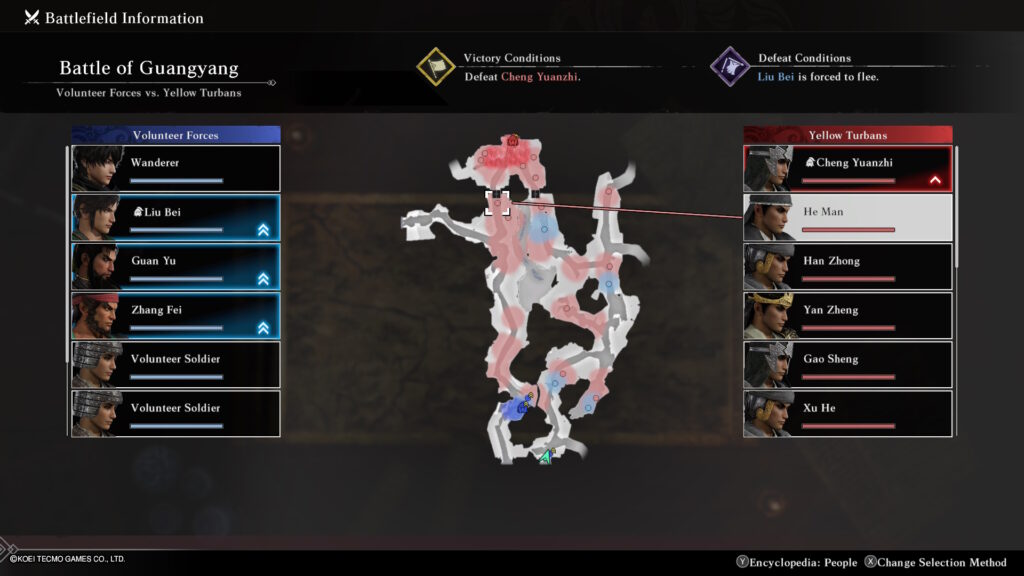Click the blue allied base on map
Screen dimensions: 1024x576
(516, 408)
